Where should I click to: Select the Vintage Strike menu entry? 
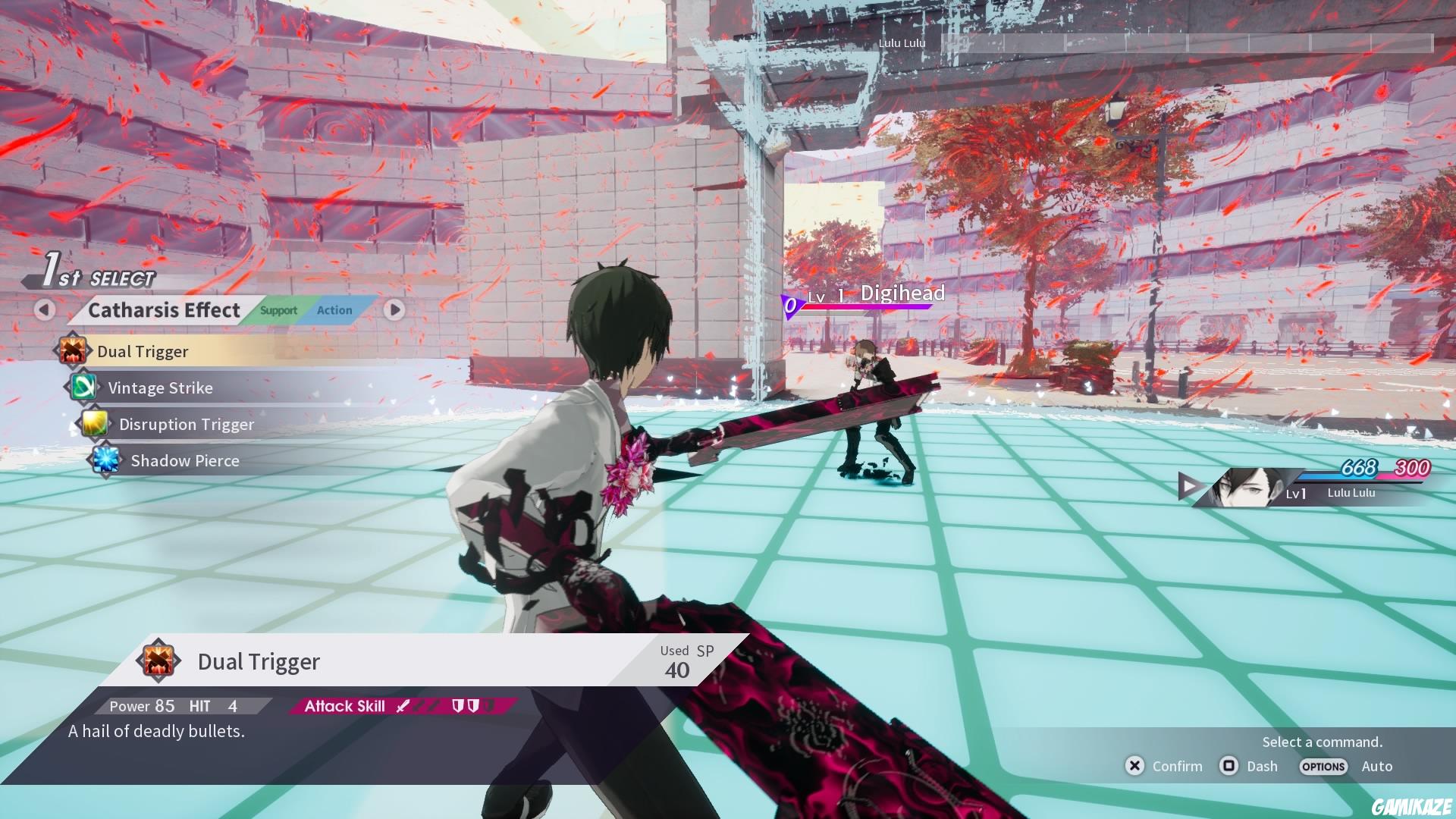click(x=161, y=388)
